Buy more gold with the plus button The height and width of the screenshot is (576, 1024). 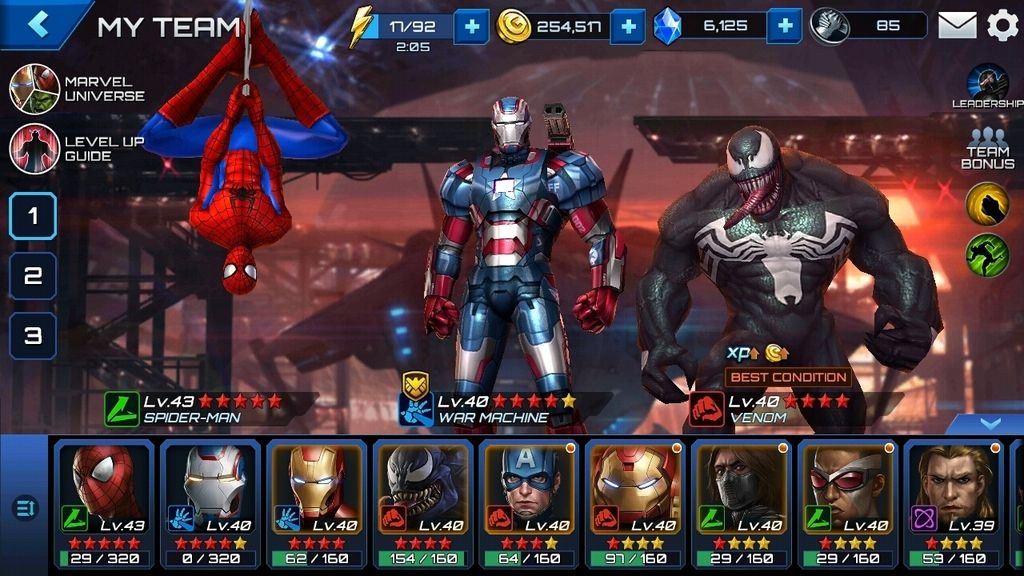click(627, 26)
